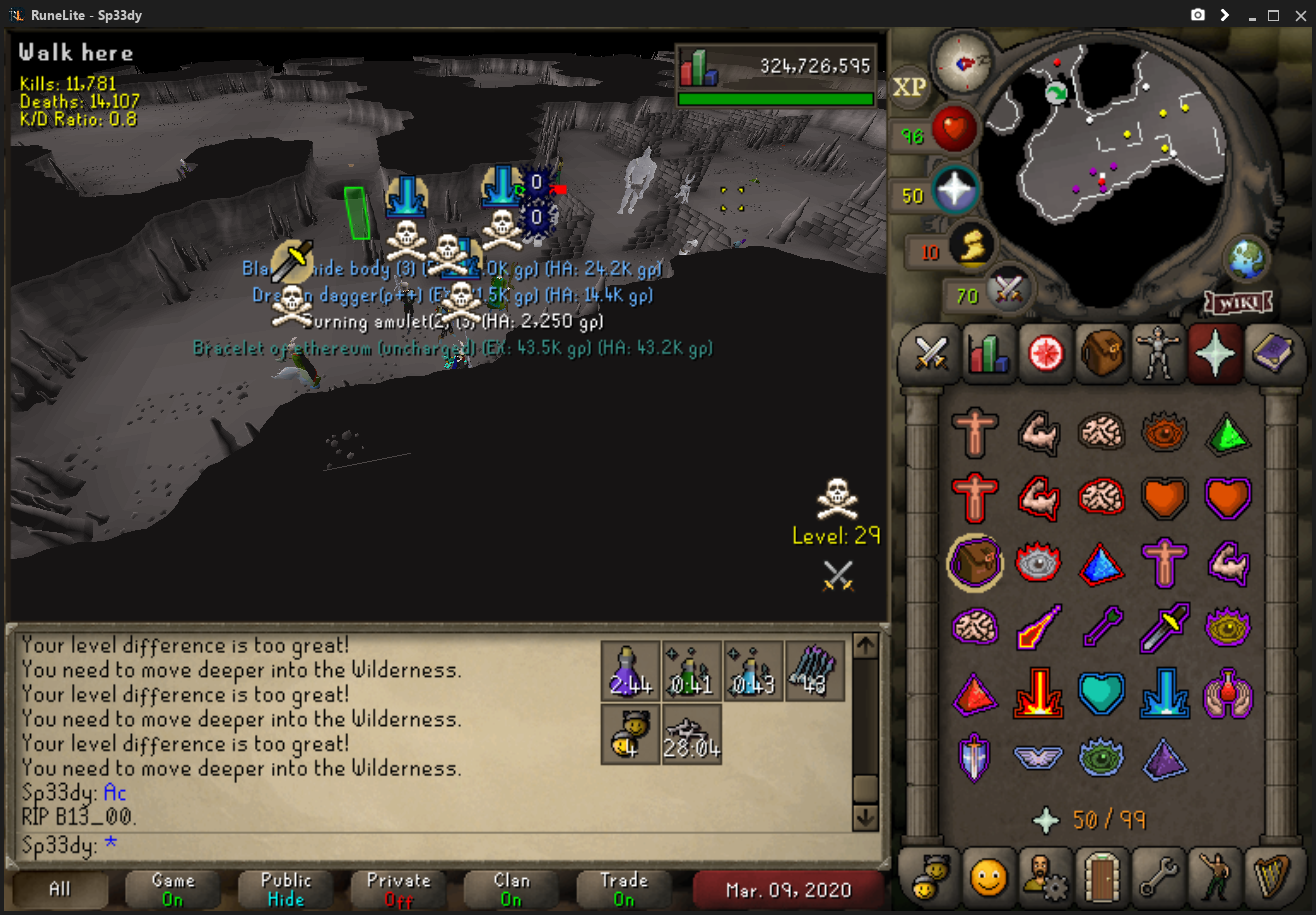This screenshot has width=1316, height=915.
Task: Click the XP drops button
Action: click(x=909, y=88)
